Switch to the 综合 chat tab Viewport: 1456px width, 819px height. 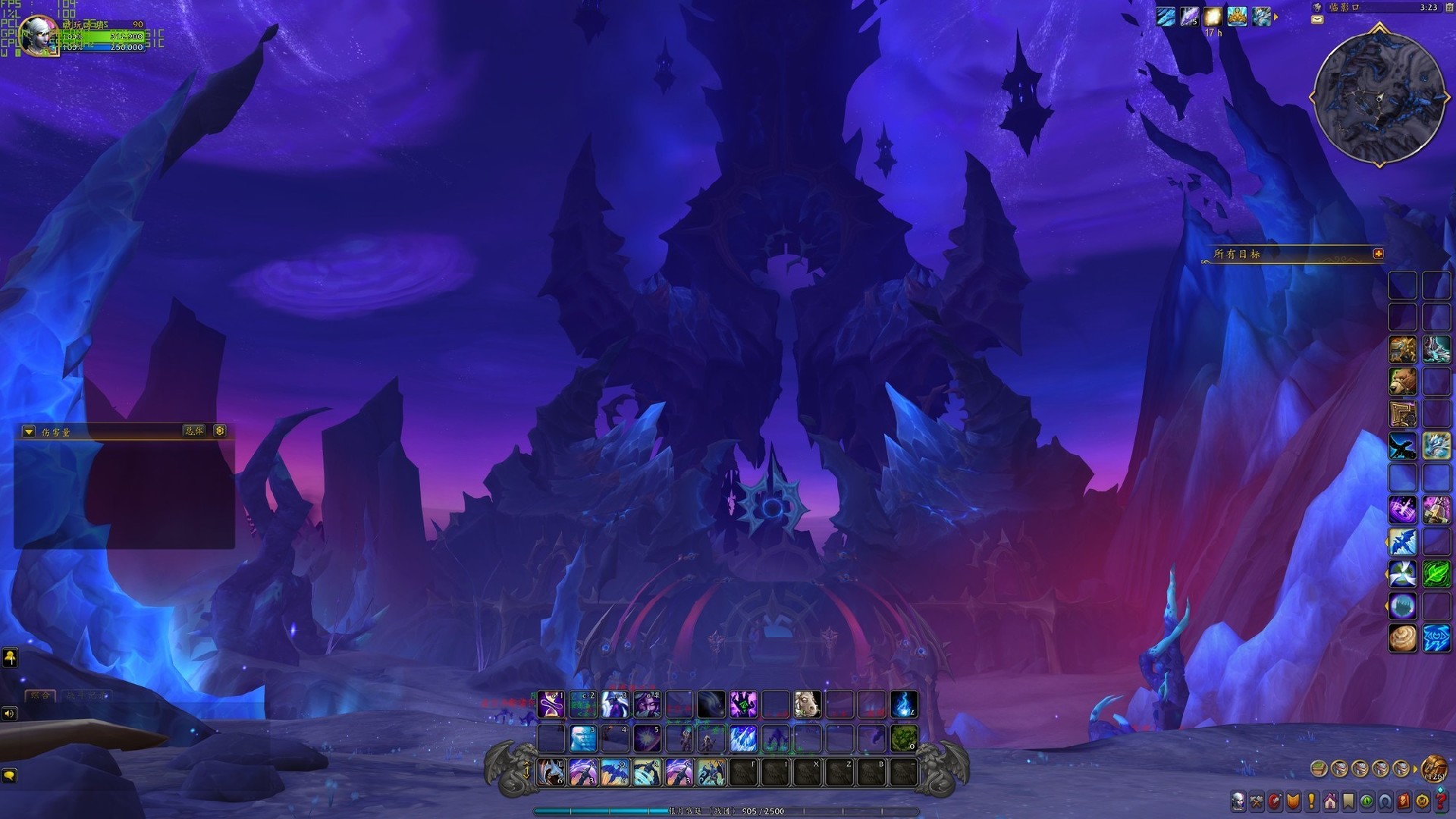coord(40,695)
